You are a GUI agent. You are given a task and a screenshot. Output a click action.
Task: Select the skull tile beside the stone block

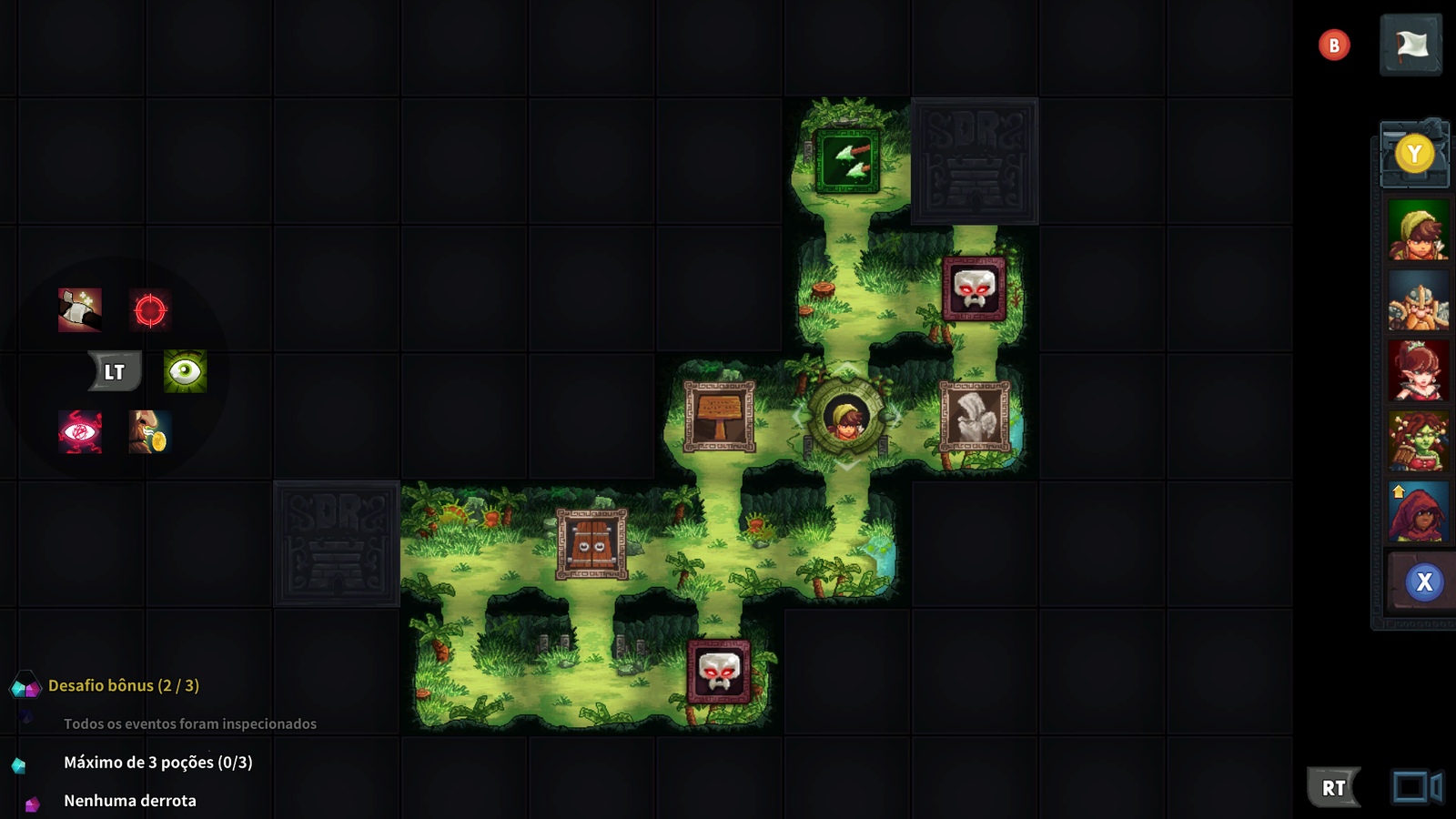pos(975,288)
